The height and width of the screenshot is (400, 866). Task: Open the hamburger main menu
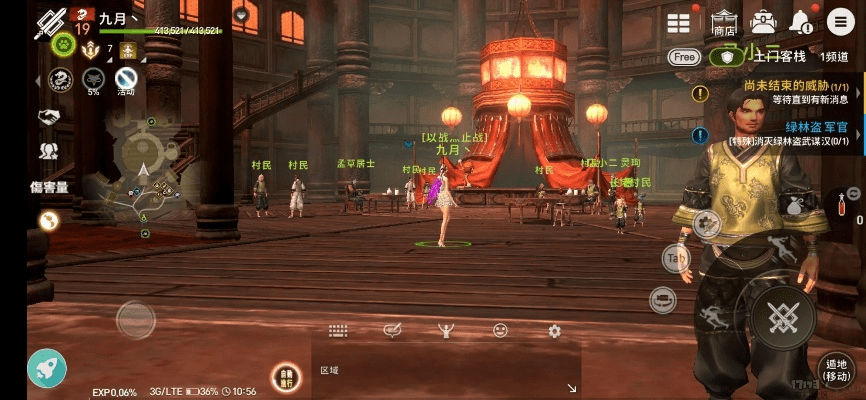pos(841,22)
